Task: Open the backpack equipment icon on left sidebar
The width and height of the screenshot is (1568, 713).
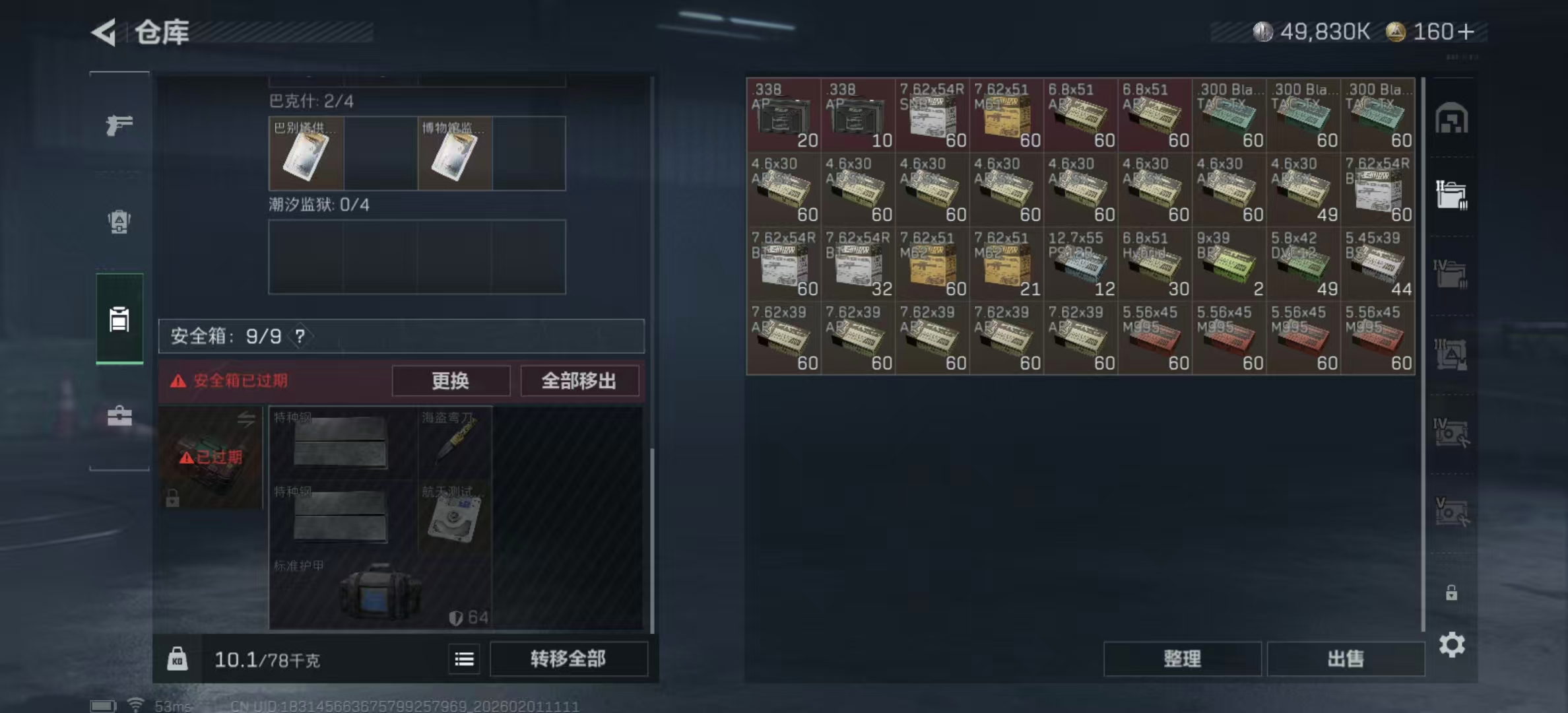Action: tap(119, 222)
